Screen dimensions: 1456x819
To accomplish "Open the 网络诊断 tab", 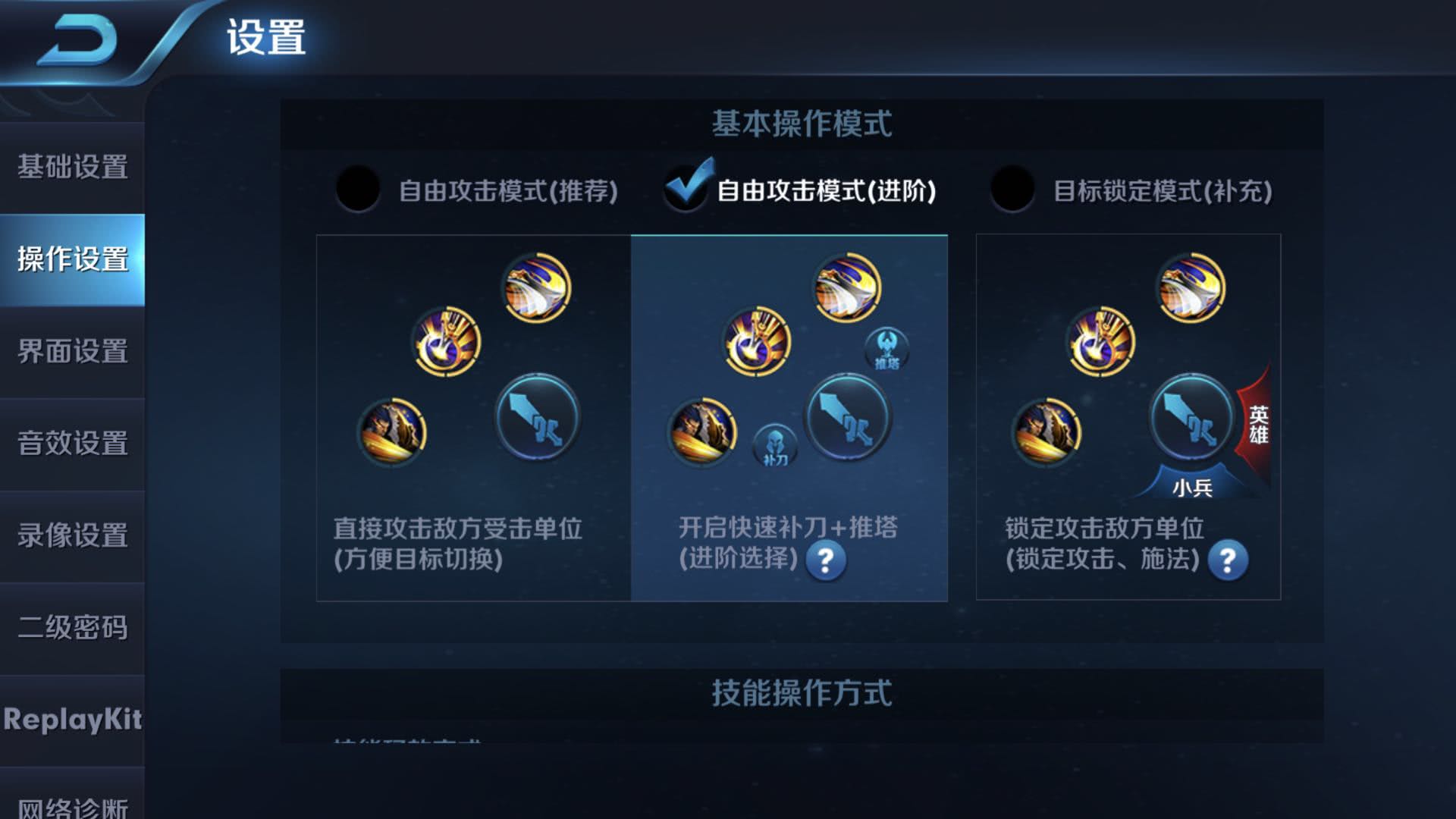I will (x=72, y=805).
